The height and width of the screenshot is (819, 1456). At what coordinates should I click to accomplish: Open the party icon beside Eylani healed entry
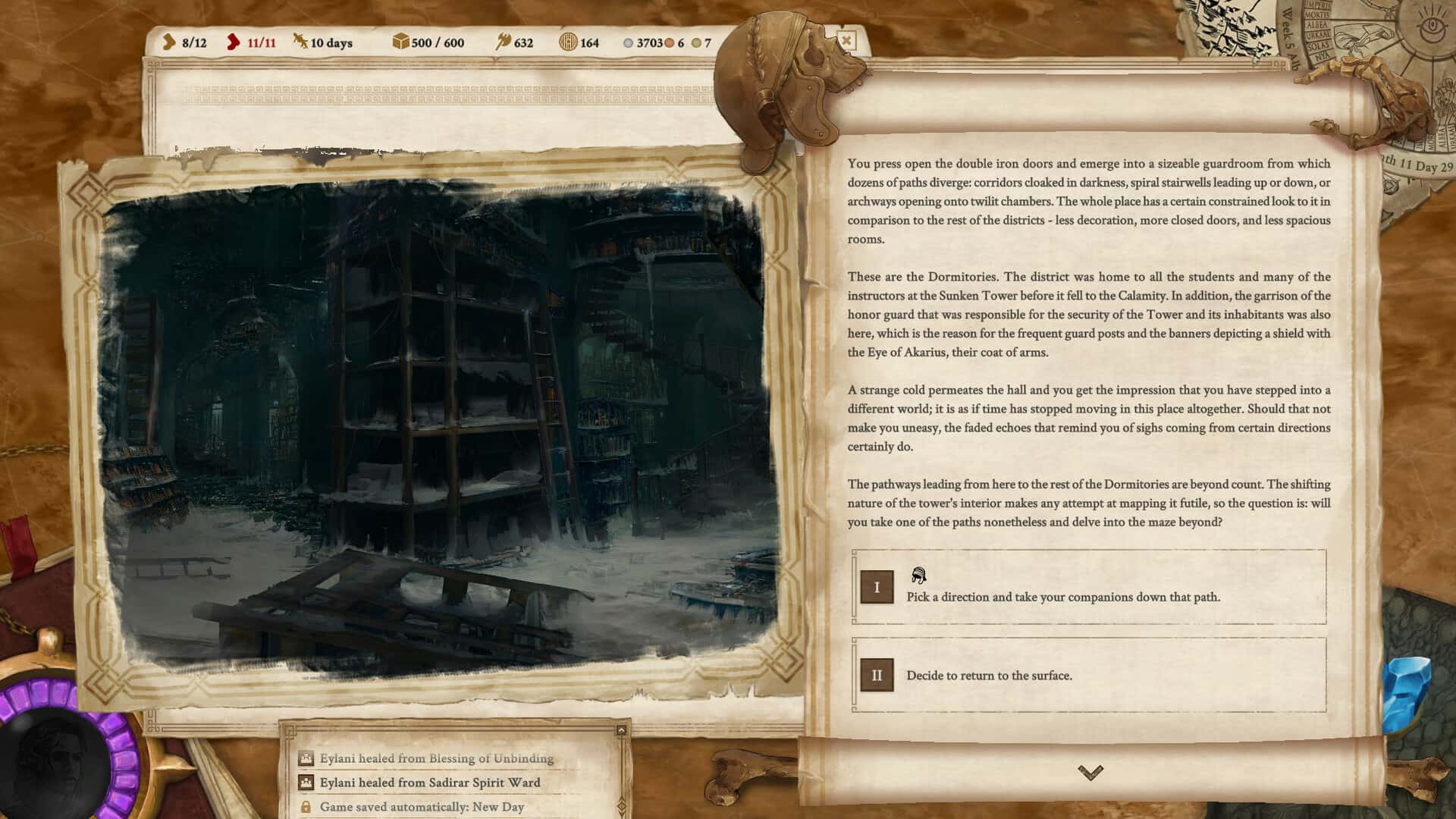(x=306, y=758)
